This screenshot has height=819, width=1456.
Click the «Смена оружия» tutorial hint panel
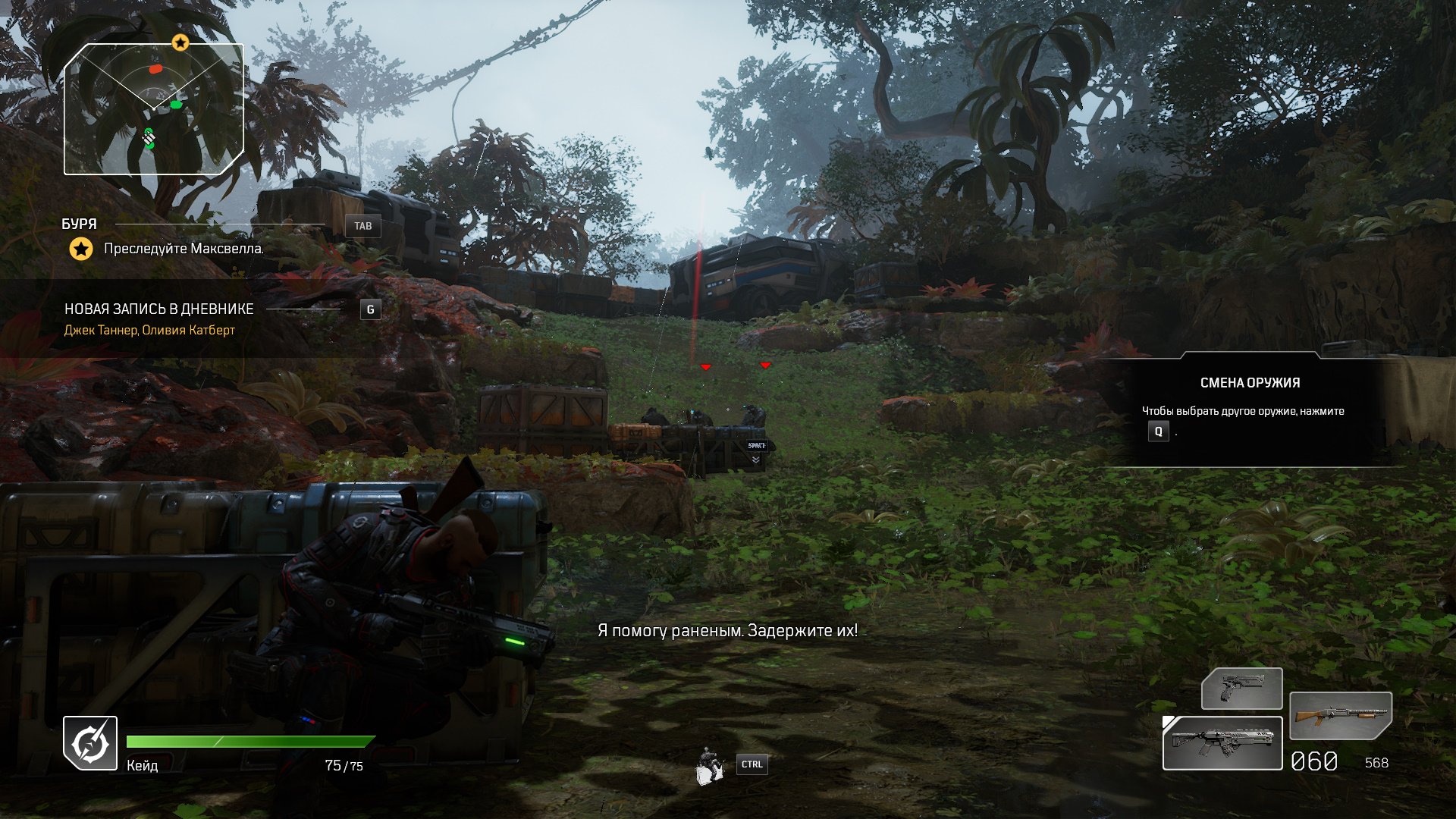[1250, 409]
